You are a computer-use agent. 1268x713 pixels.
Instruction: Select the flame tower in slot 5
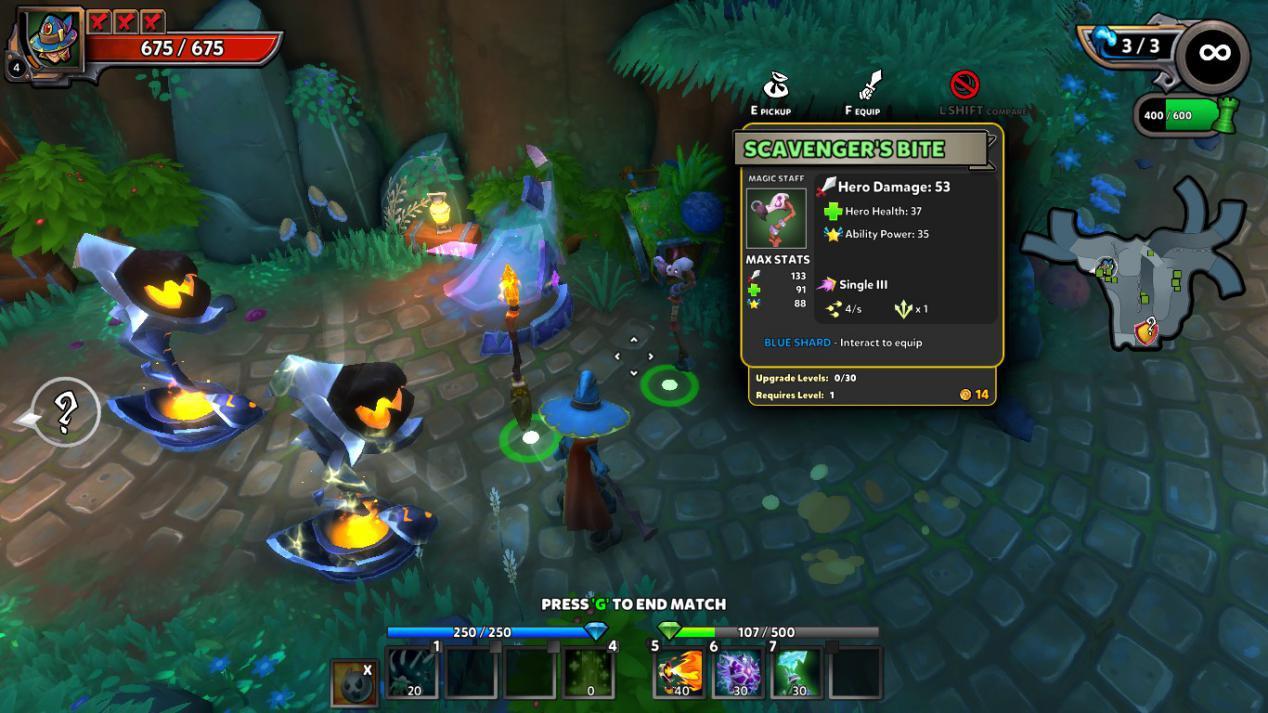[680, 672]
